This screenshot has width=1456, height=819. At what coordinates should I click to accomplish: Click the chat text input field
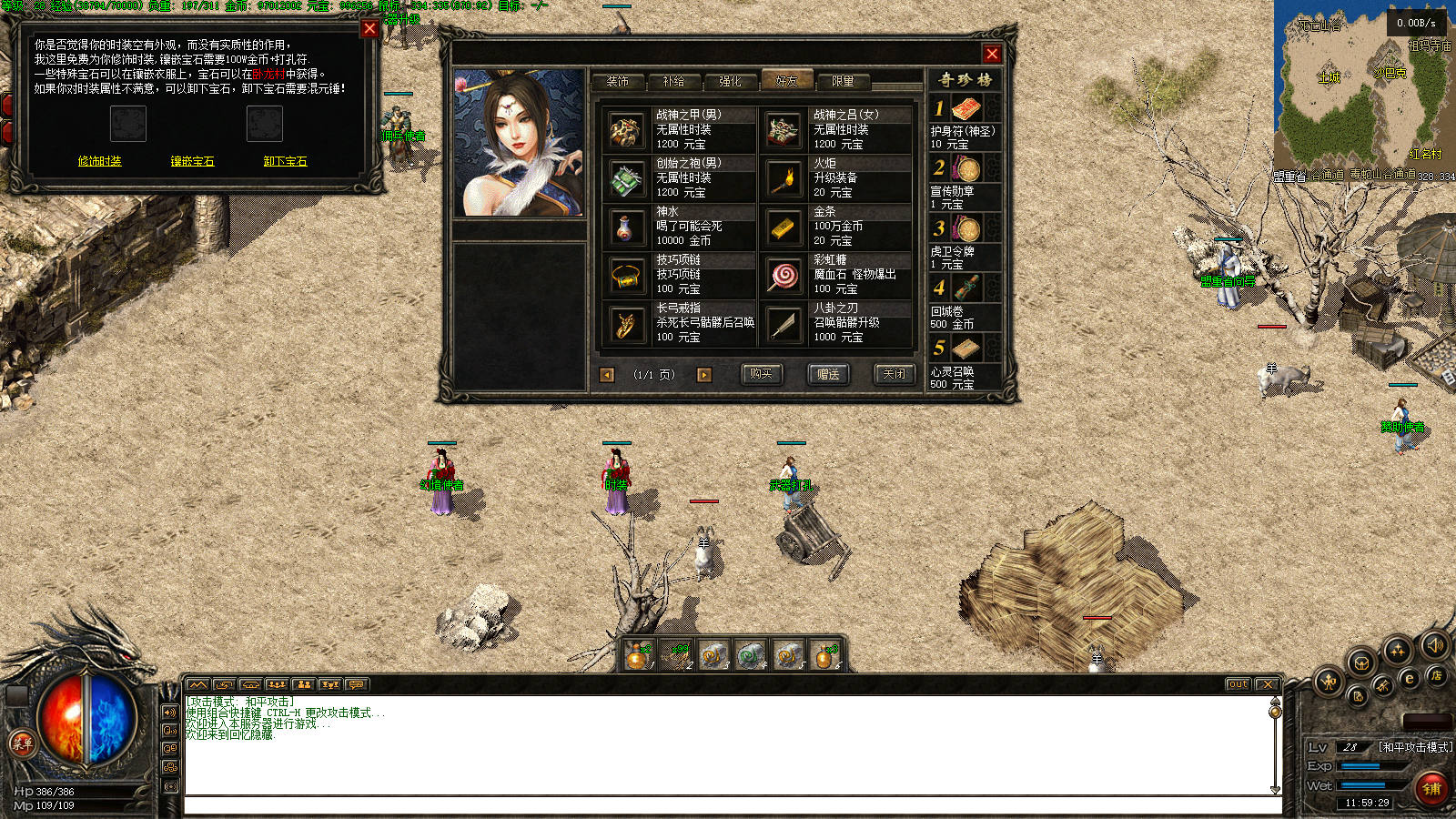[x=733, y=805]
